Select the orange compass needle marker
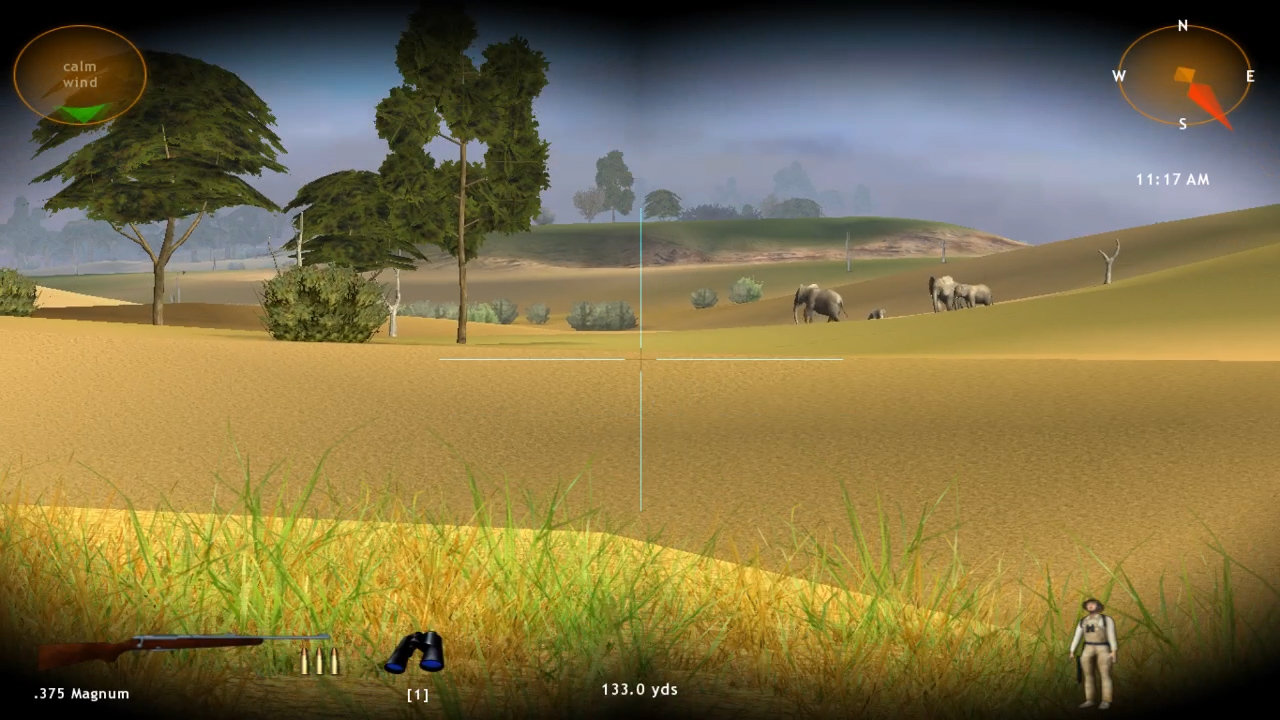 tap(1185, 72)
